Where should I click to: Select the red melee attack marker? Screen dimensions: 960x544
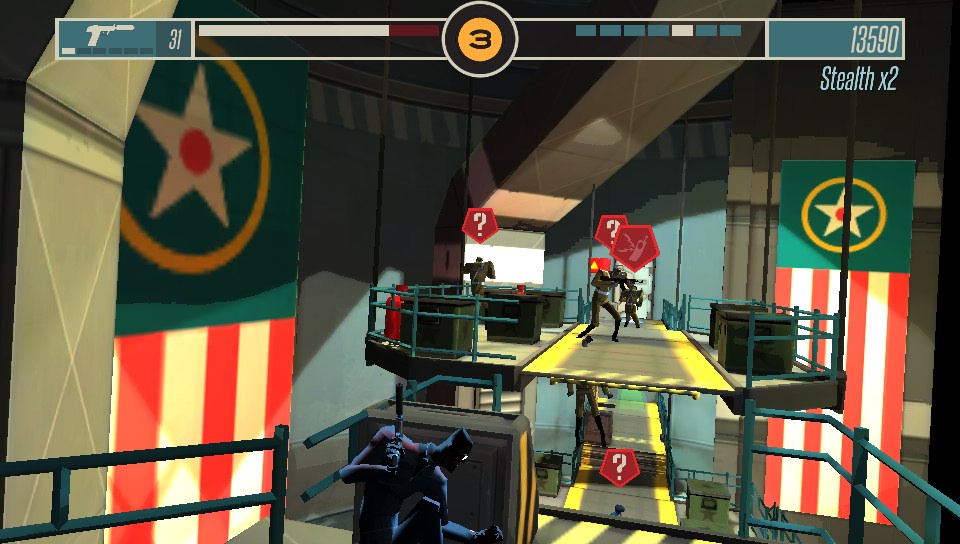[x=635, y=243]
